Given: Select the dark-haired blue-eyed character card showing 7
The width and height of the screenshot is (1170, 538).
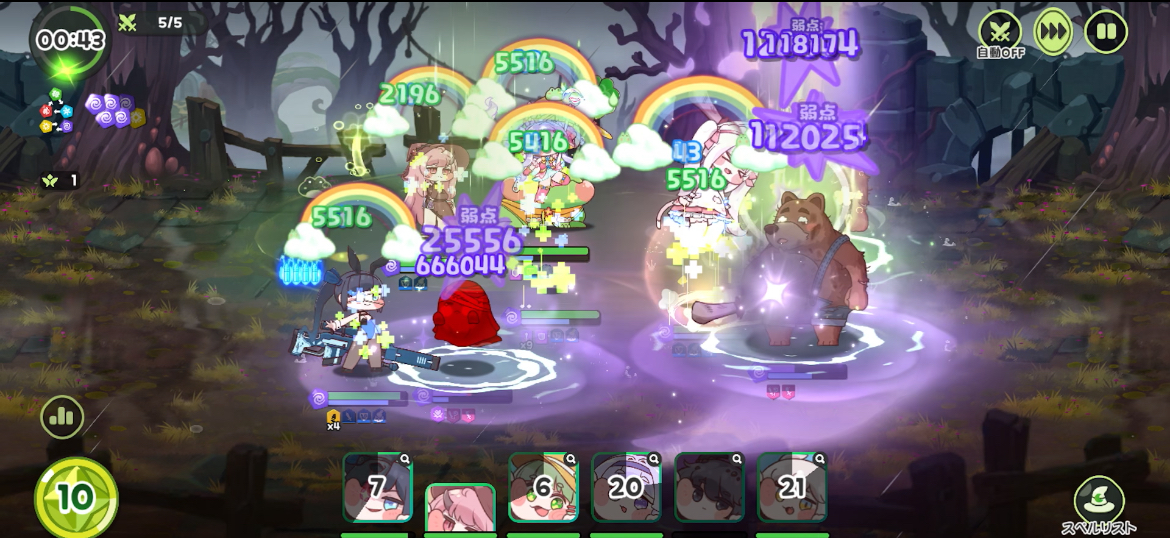Looking at the screenshot, I should [x=377, y=487].
